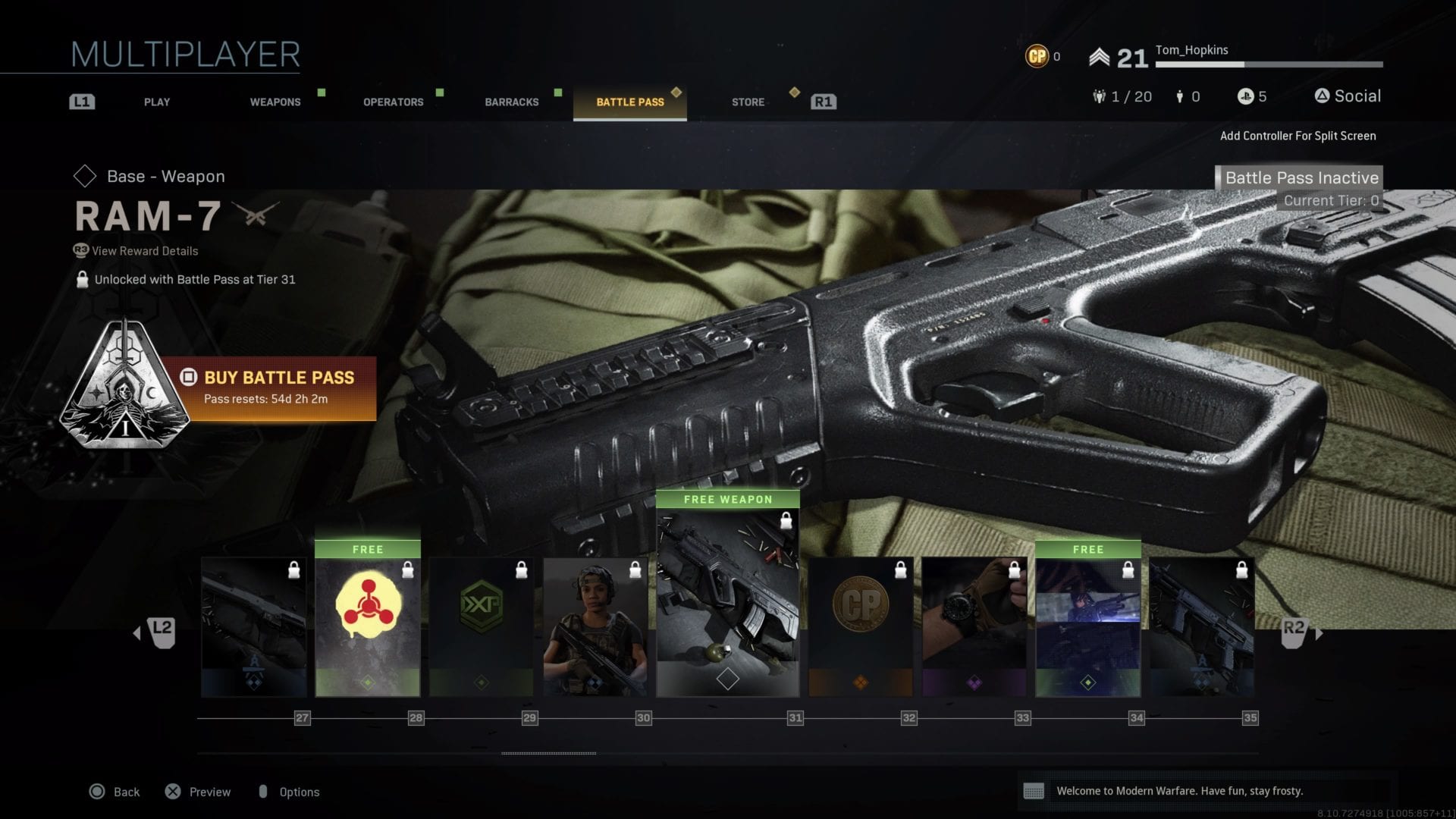
Task: Choose the tier 33 wristwatch reward
Action: coord(974,626)
